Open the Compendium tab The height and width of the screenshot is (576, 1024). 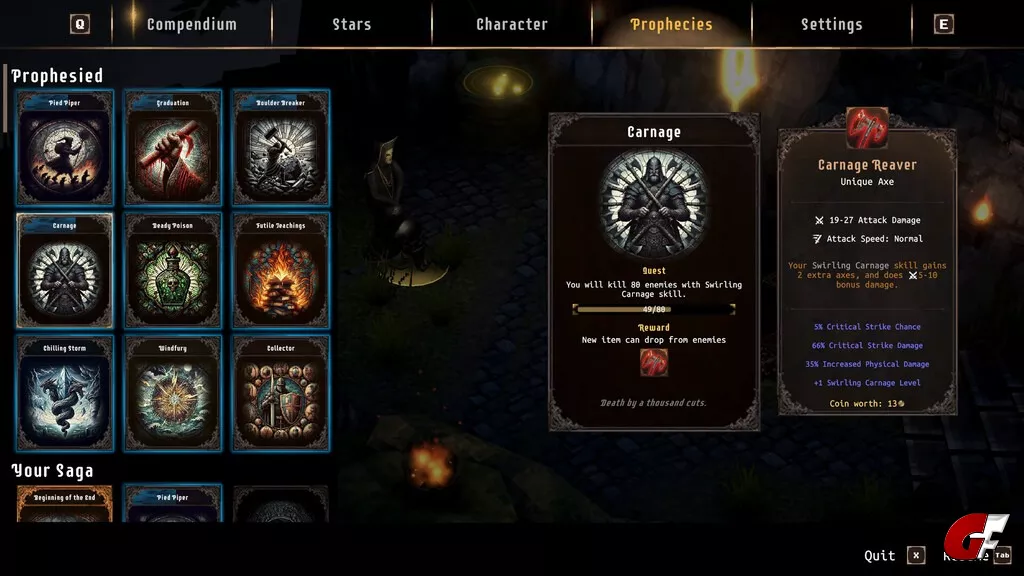(191, 24)
